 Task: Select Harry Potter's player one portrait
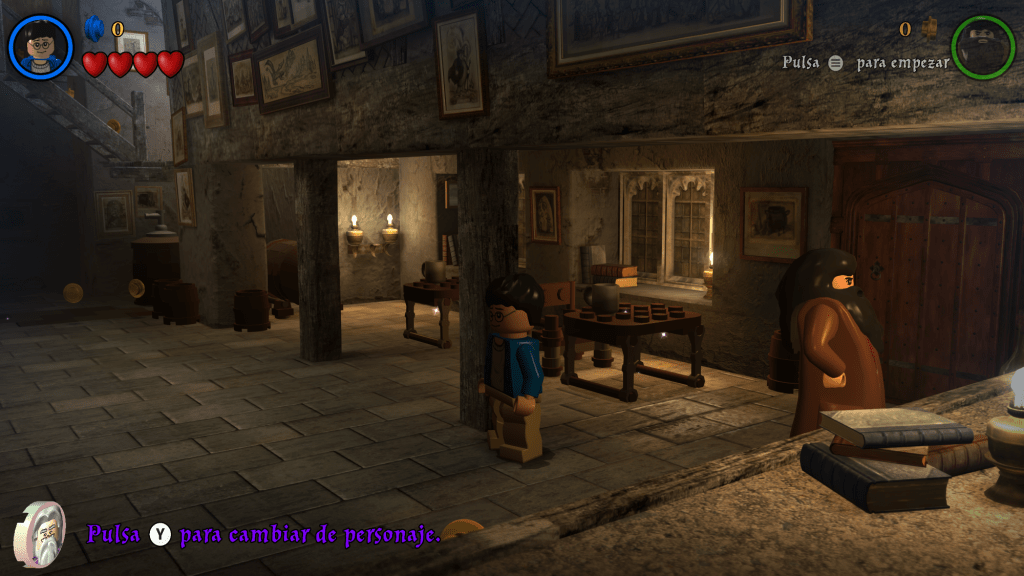[x=41, y=47]
